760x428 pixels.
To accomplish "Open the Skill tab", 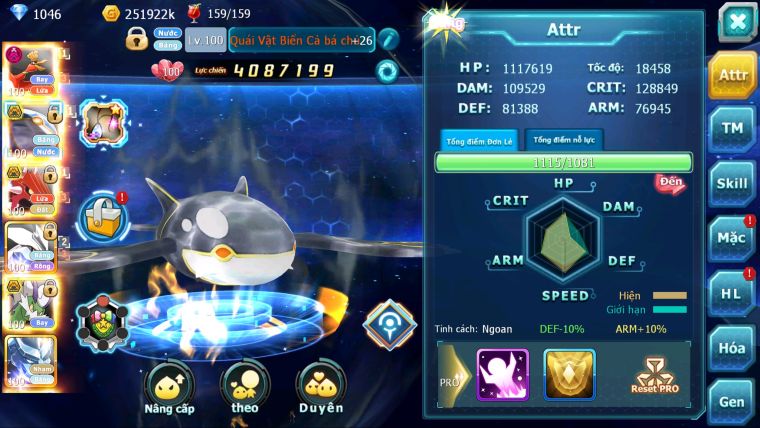I will [733, 183].
